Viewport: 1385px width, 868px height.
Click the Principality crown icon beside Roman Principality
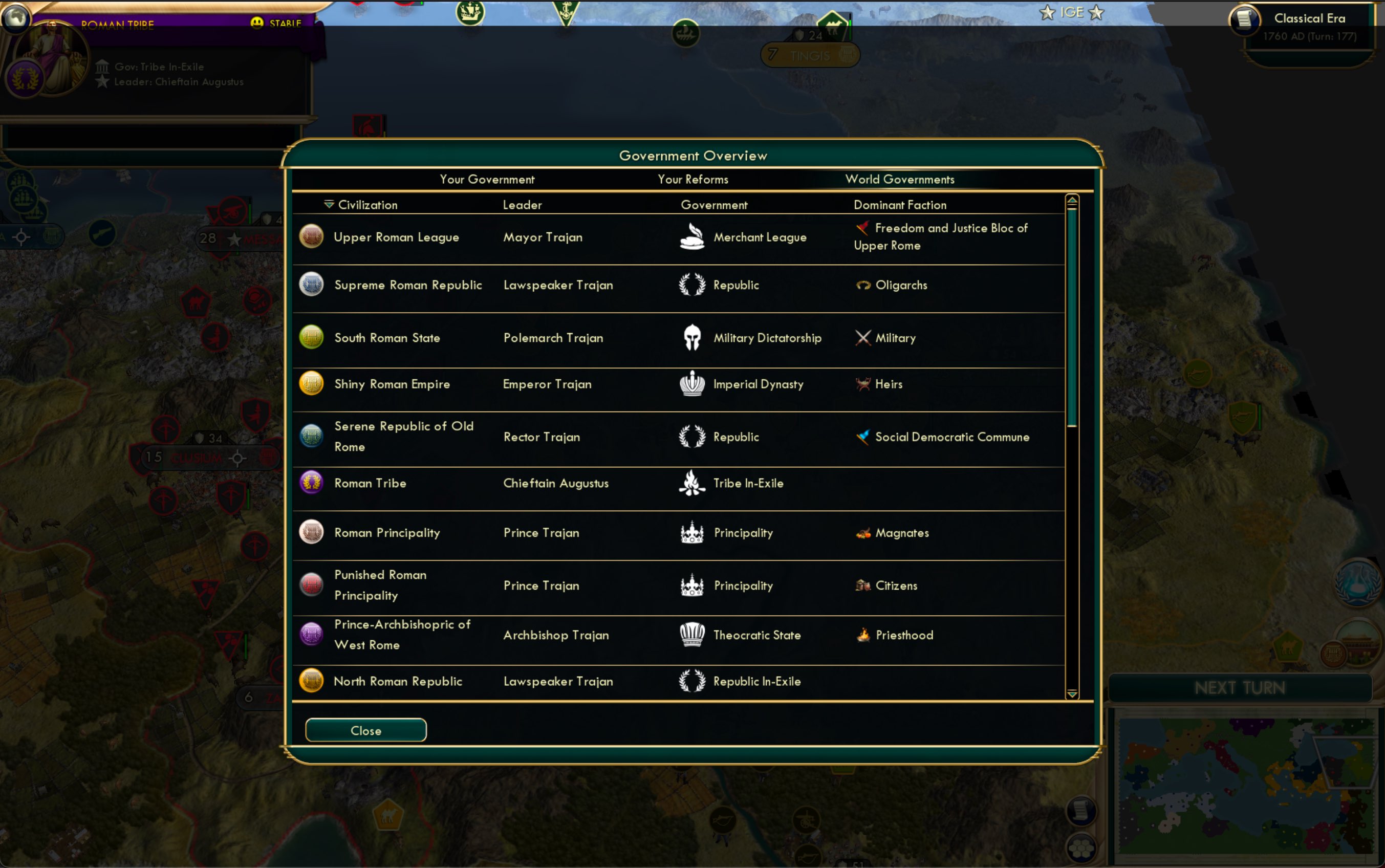coord(692,532)
